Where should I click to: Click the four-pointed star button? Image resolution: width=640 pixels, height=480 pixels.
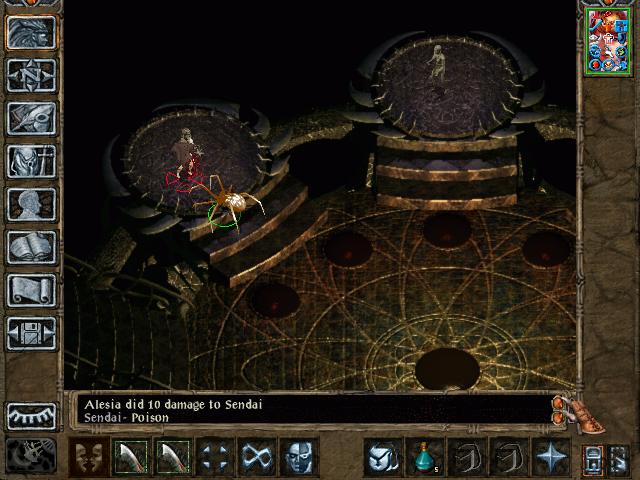coord(551,458)
